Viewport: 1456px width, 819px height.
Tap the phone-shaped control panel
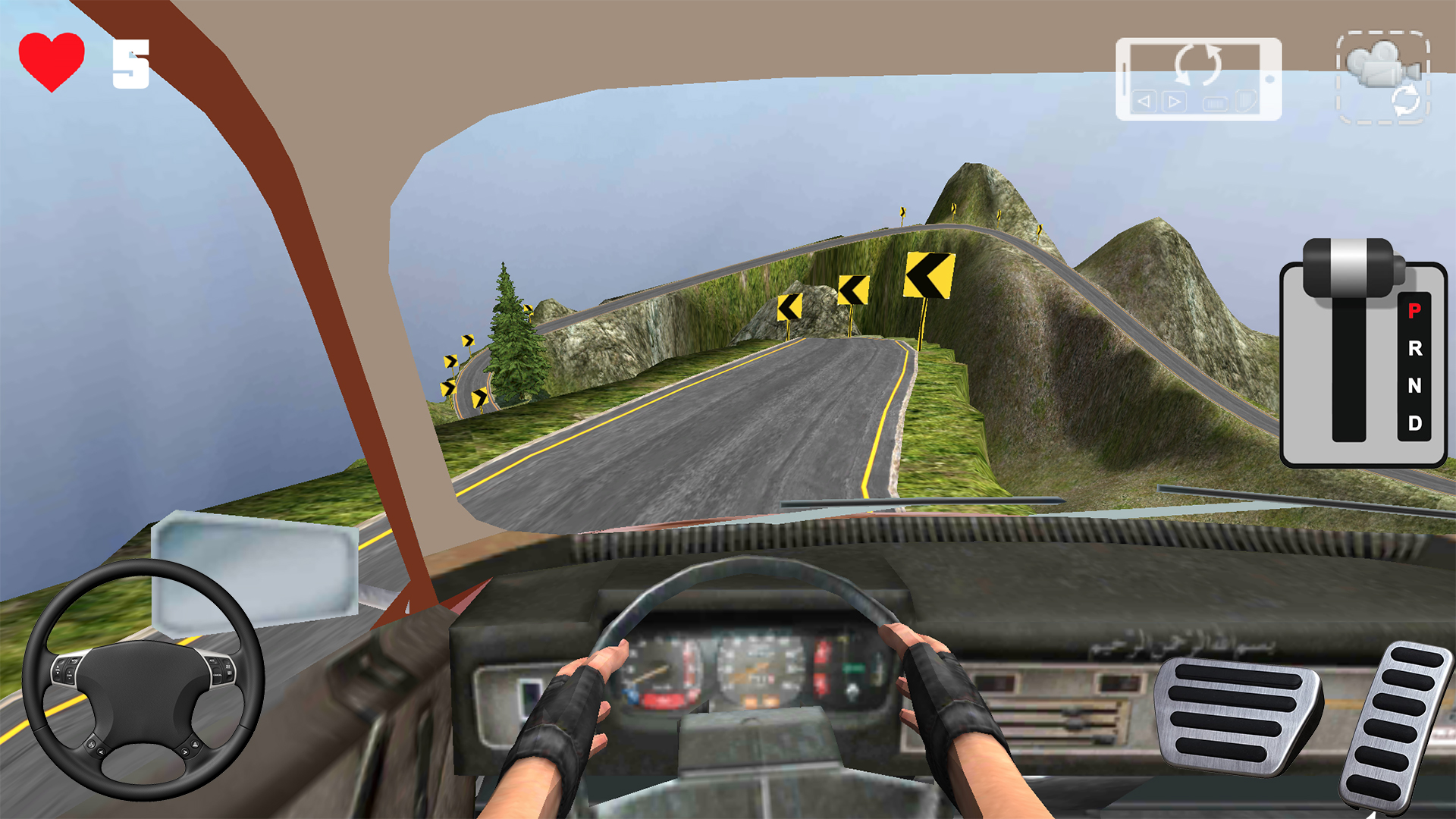coord(1198,78)
